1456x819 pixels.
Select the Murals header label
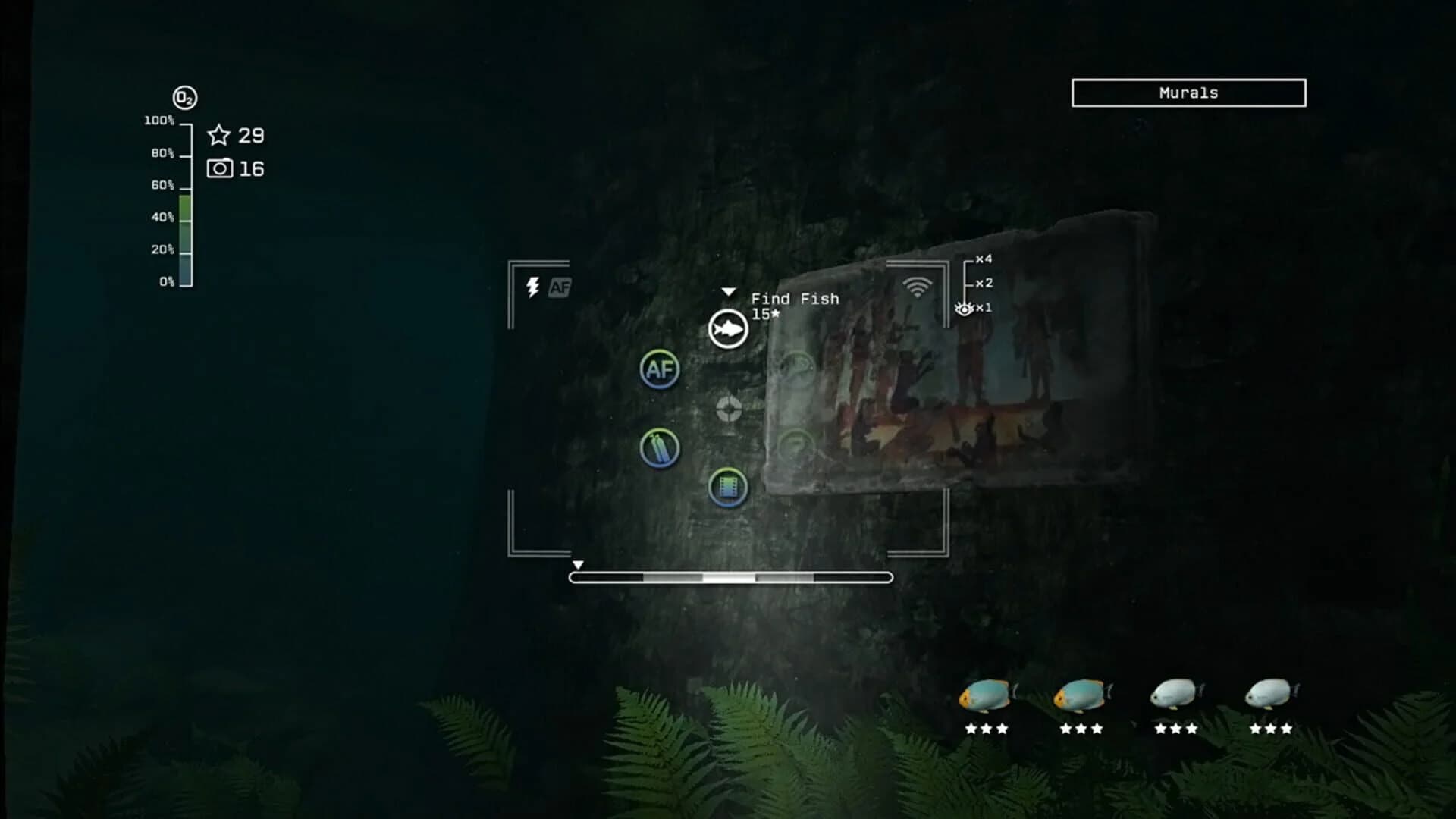point(1188,93)
